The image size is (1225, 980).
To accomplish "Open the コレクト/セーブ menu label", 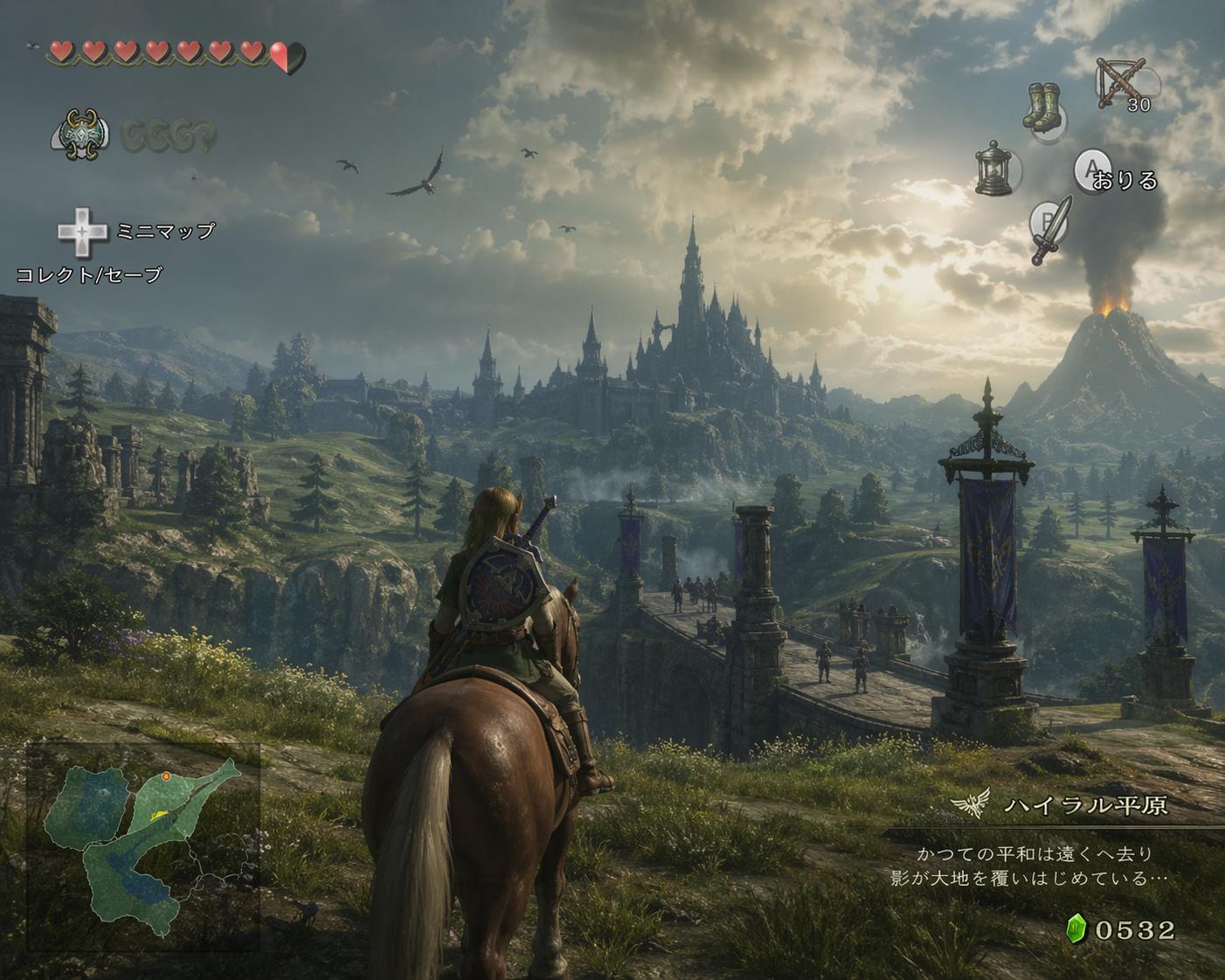I will point(90,275).
